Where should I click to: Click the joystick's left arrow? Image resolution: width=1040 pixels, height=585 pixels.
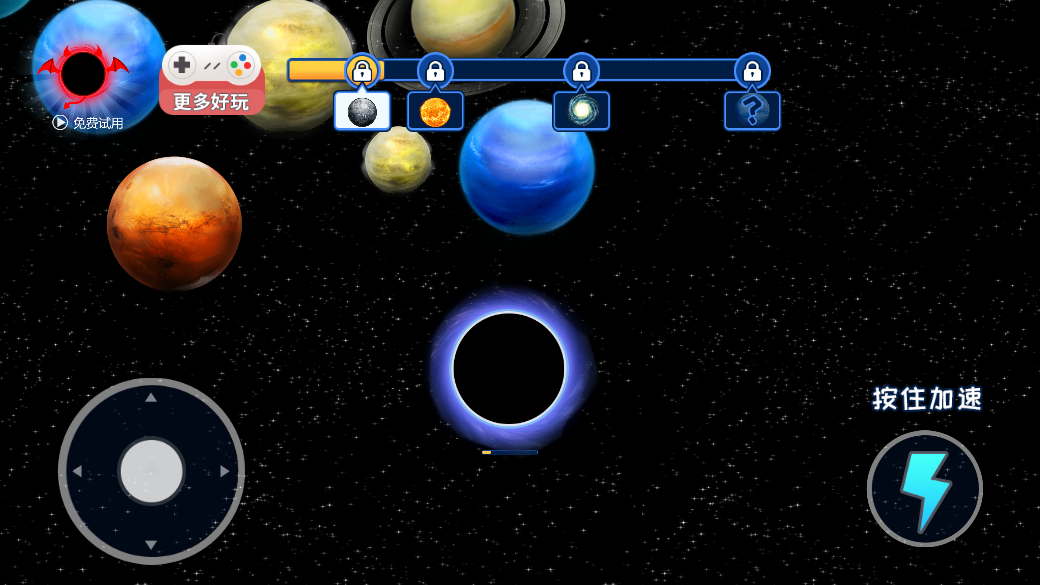pos(77,471)
